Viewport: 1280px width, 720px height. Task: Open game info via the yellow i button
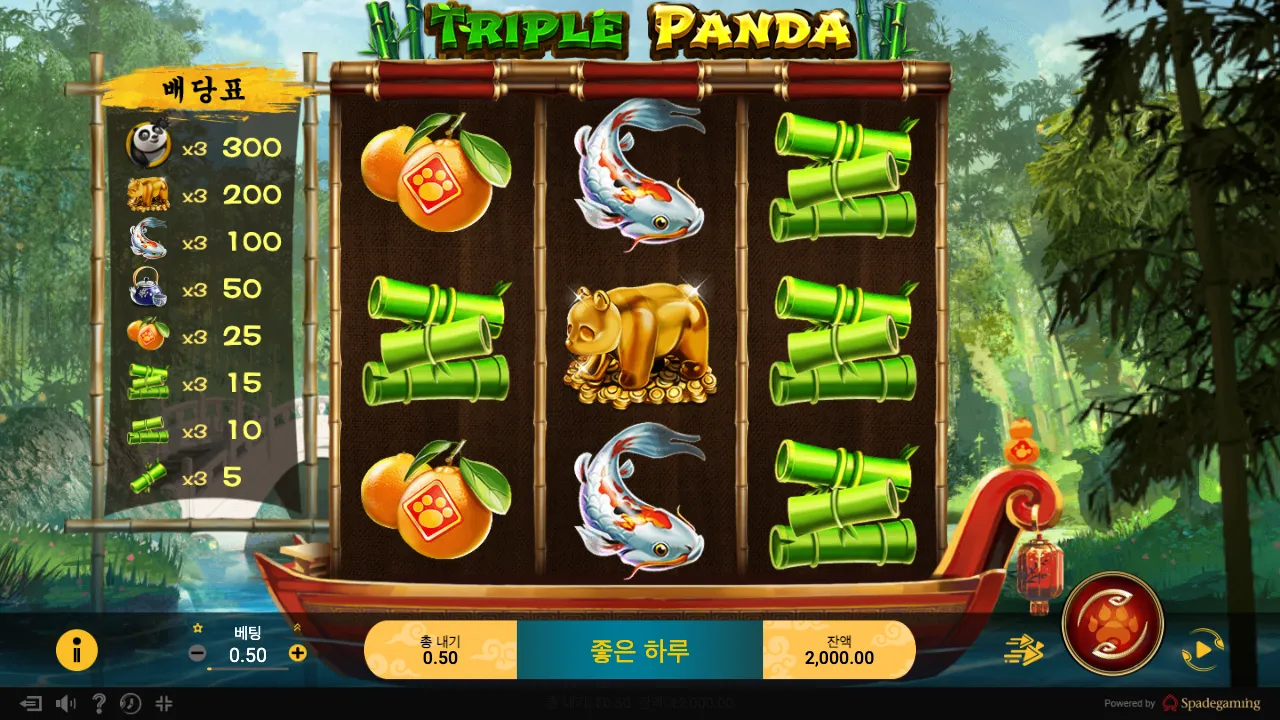click(77, 650)
